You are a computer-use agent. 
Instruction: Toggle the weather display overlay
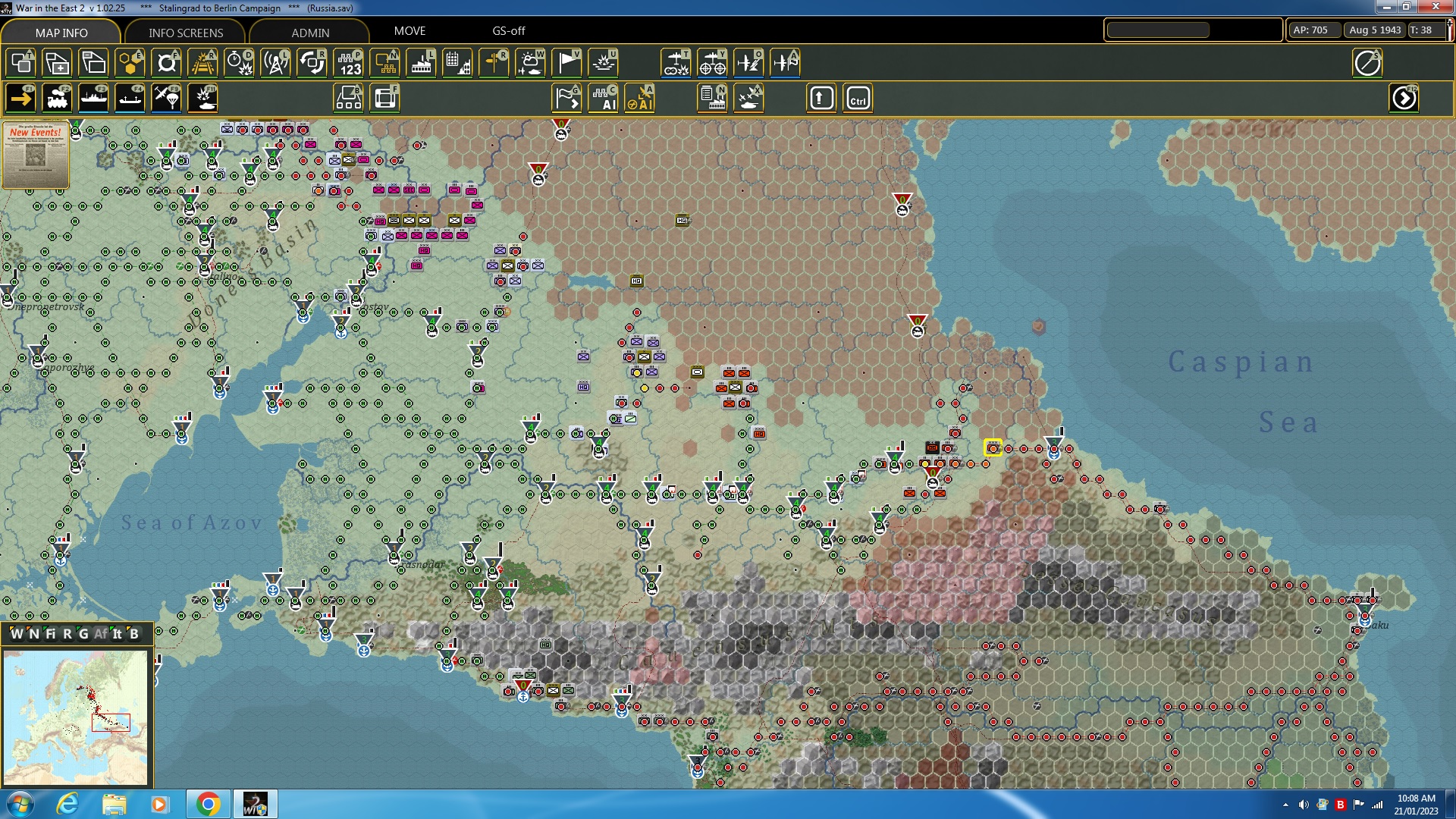pyautogui.click(x=532, y=62)
